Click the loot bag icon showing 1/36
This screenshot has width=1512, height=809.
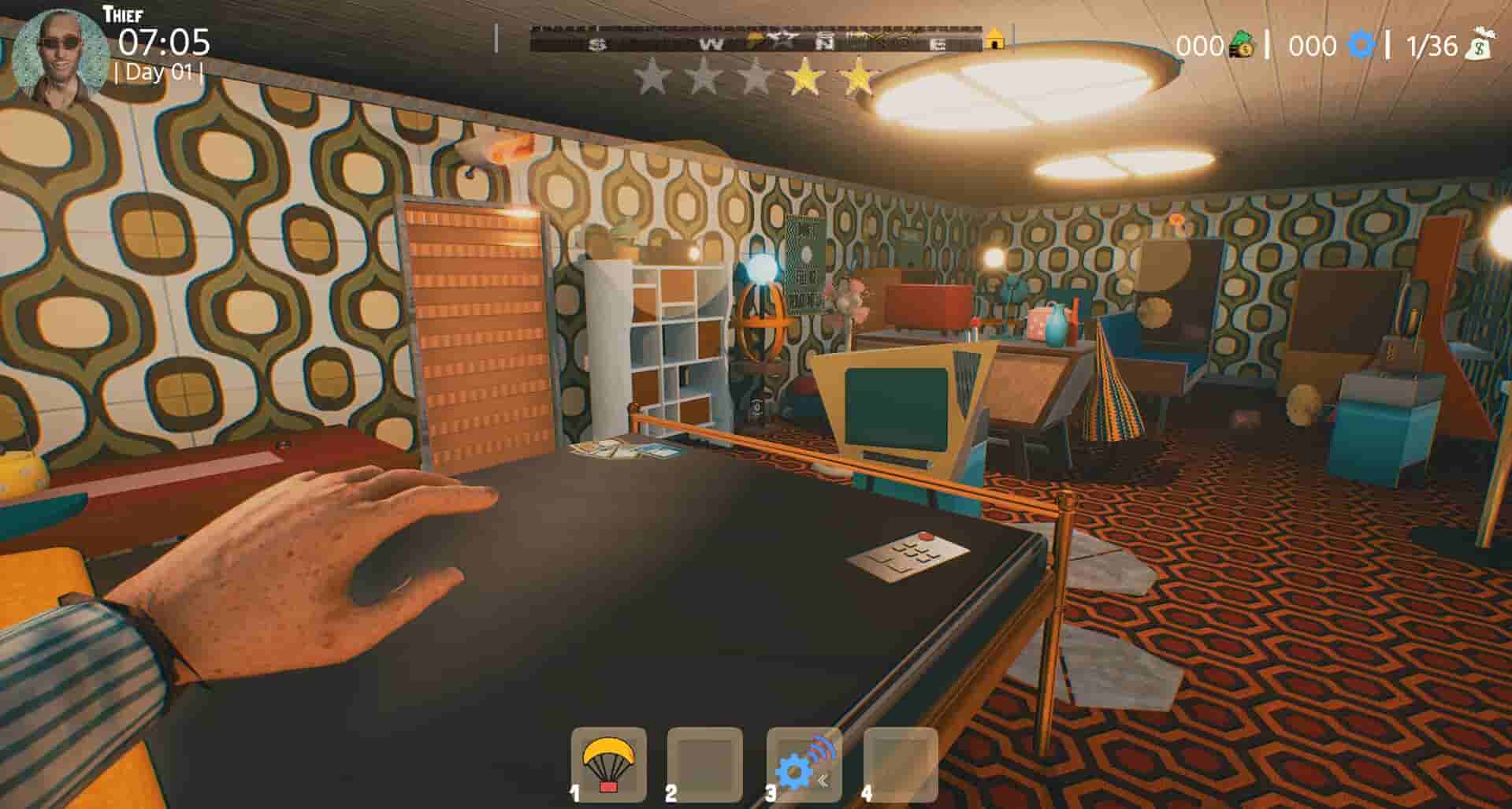point(1483,46)
